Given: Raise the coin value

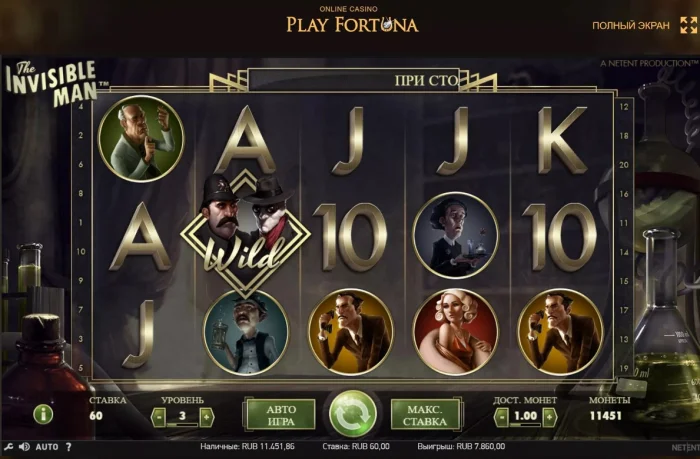Looking at the screenshot, I should click(x=549, y=415).
